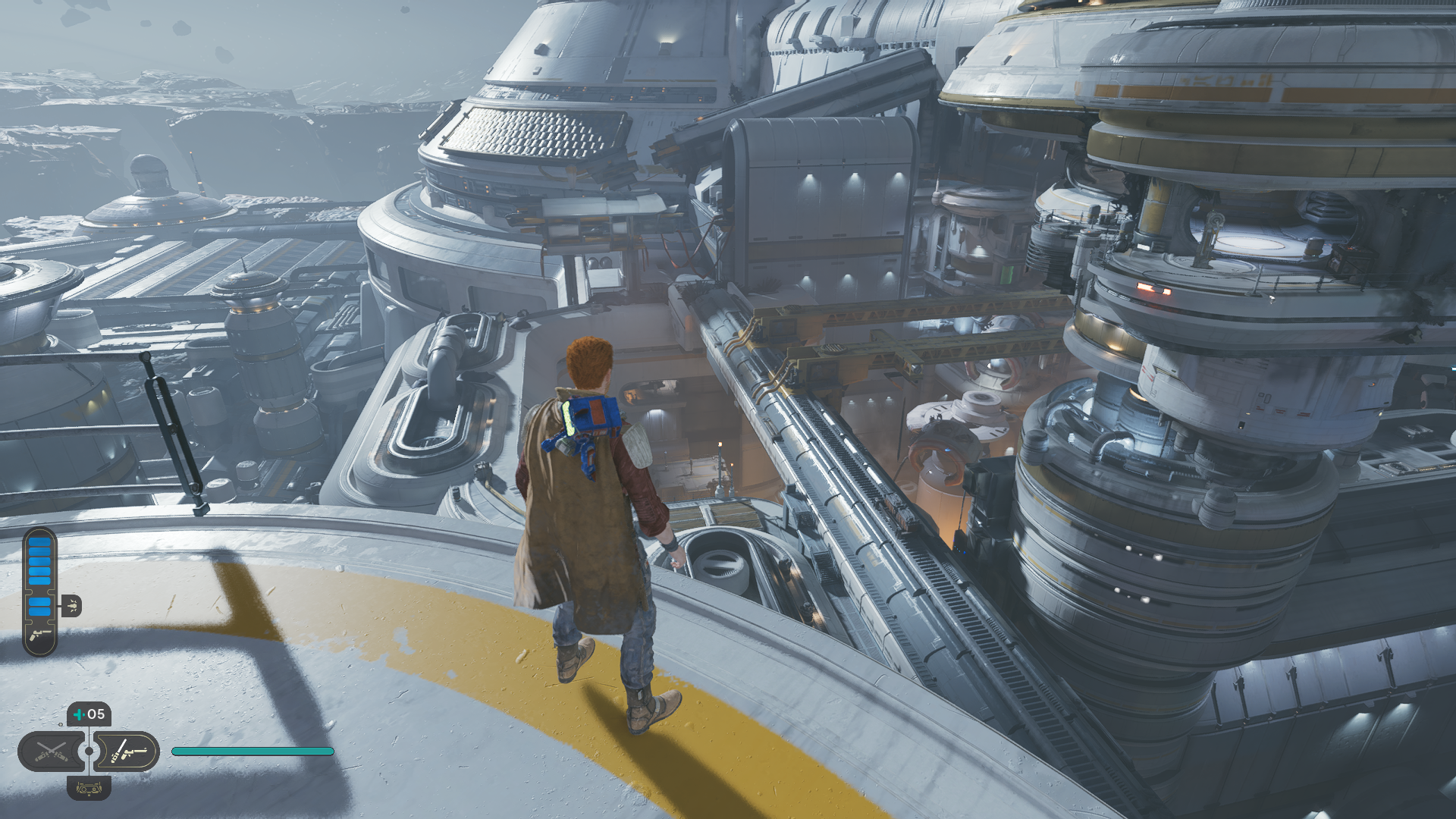
Task: Switch to the blaster and lightsaber stance
Action: coord(127,752)
